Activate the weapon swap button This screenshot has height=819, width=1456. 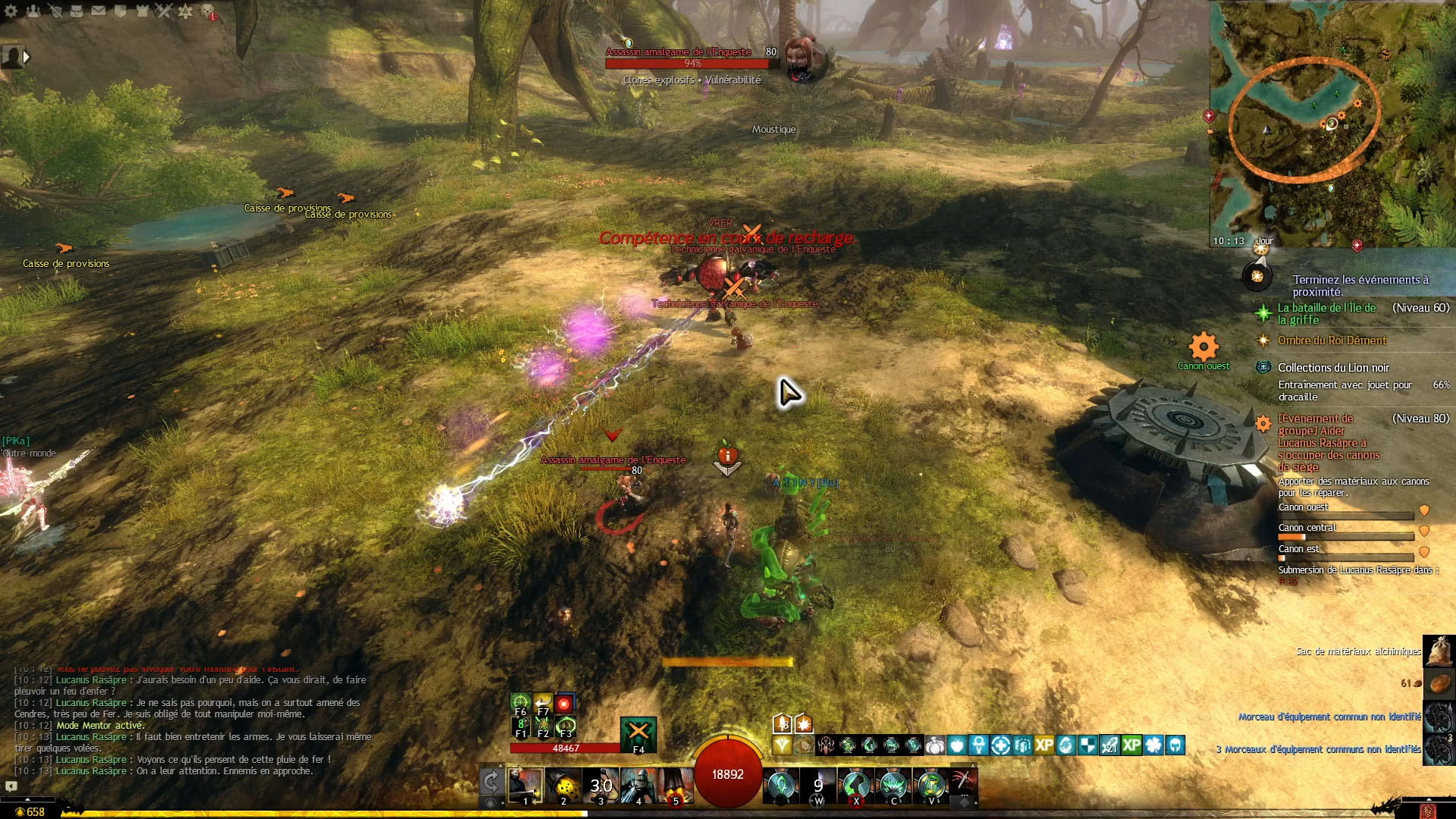tap(491, 781)
